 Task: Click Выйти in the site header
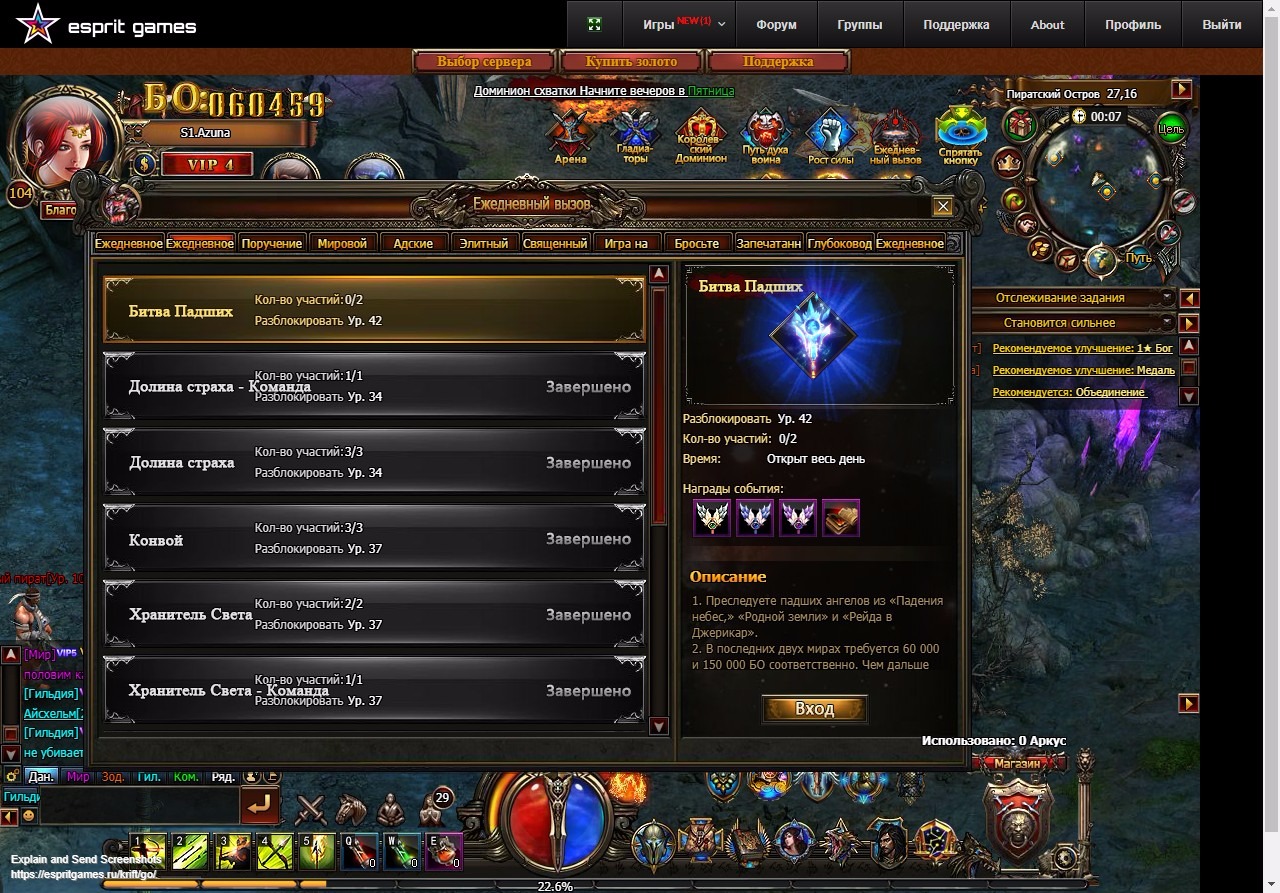click(x=1221, y=25)
